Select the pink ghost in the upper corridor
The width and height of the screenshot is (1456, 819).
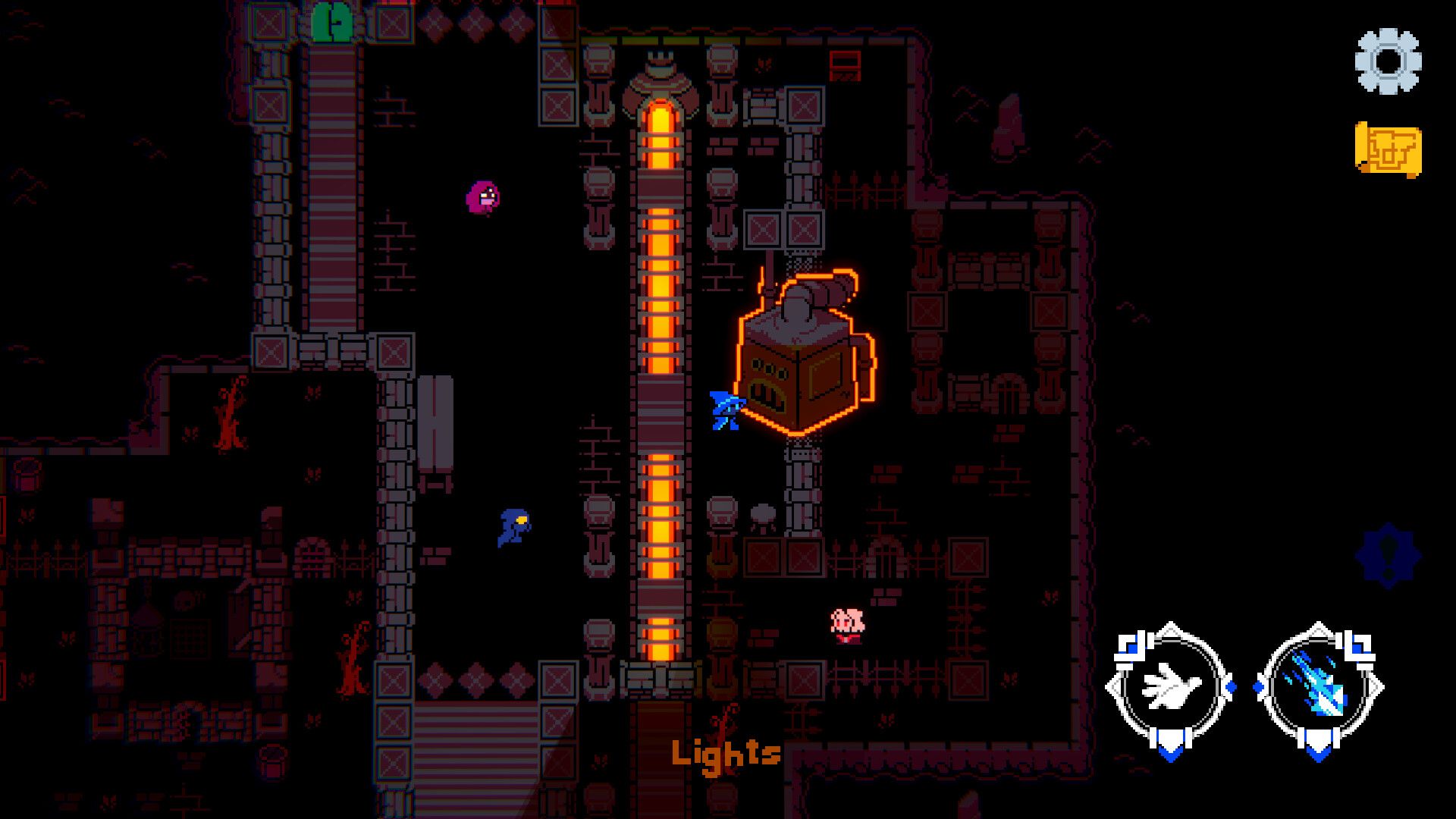[x=483, y=199]
